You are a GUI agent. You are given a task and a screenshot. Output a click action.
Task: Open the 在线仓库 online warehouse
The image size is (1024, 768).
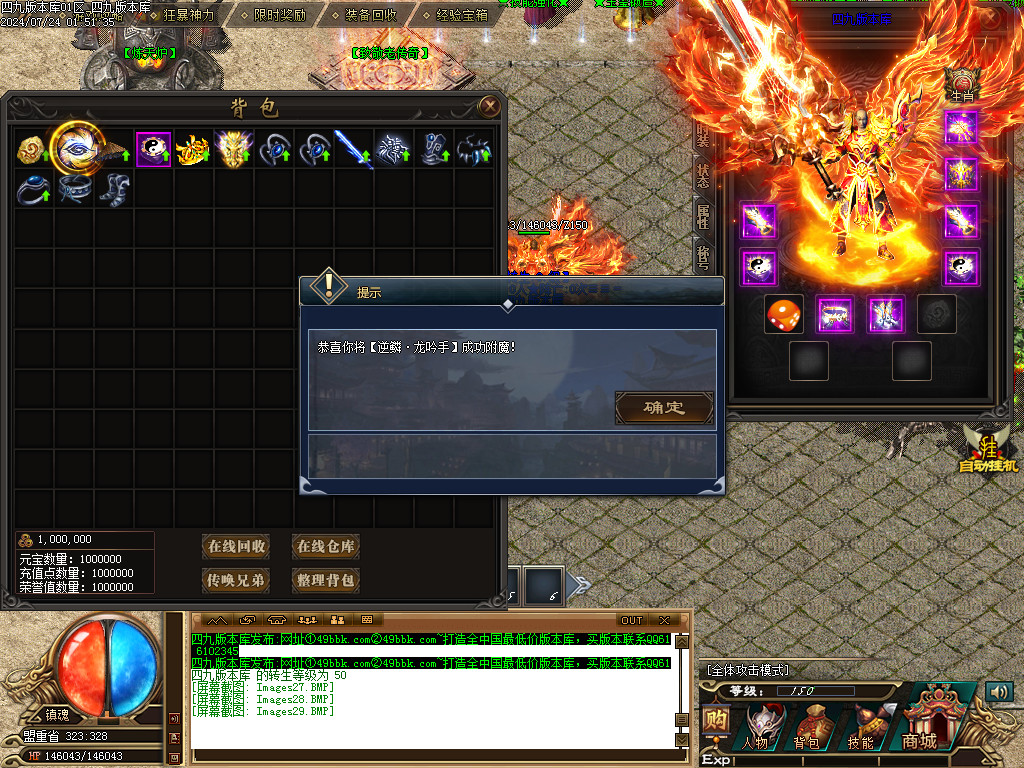click(x=326, y=546)
